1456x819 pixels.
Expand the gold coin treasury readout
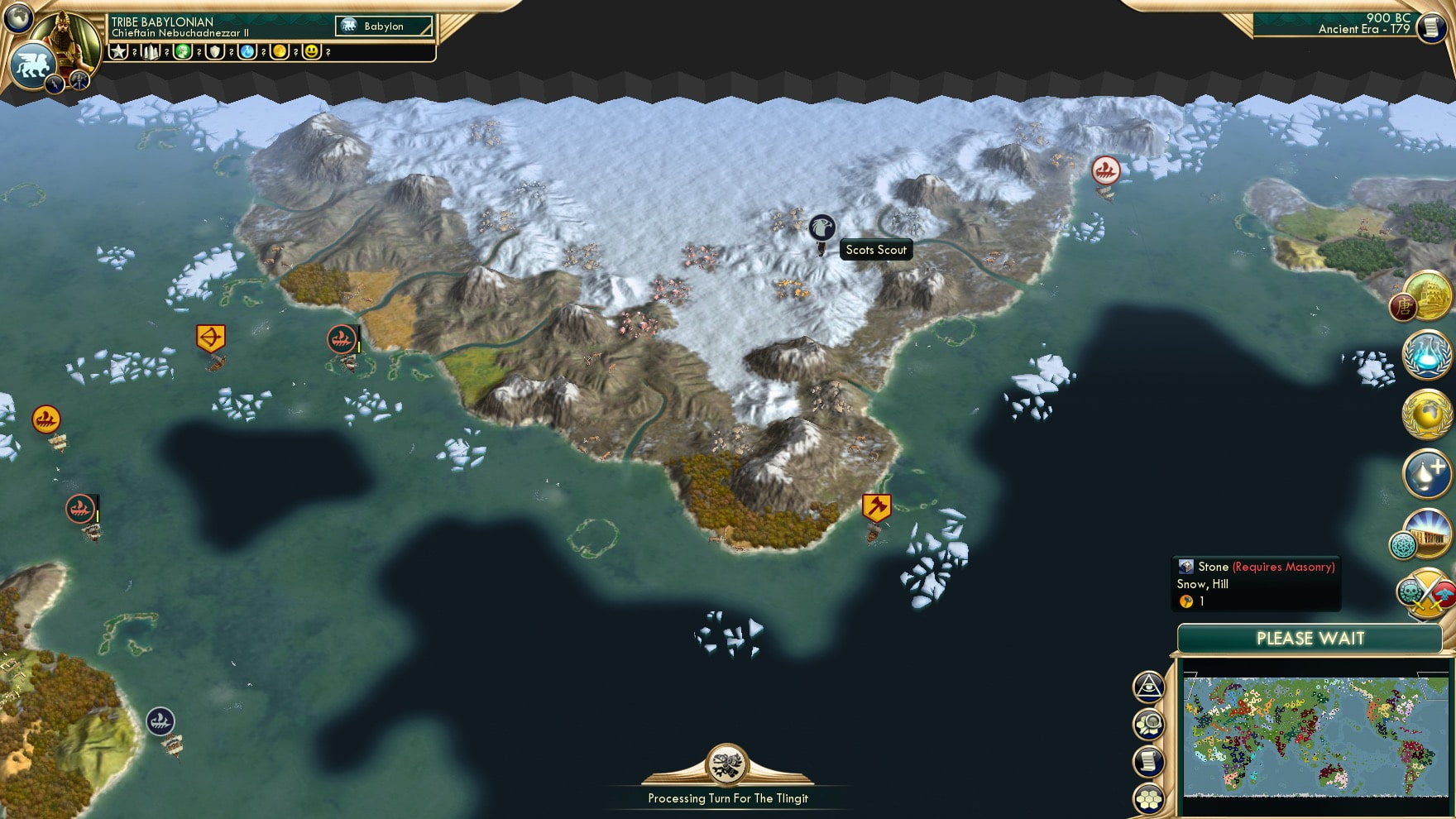(x=281, y=52)
